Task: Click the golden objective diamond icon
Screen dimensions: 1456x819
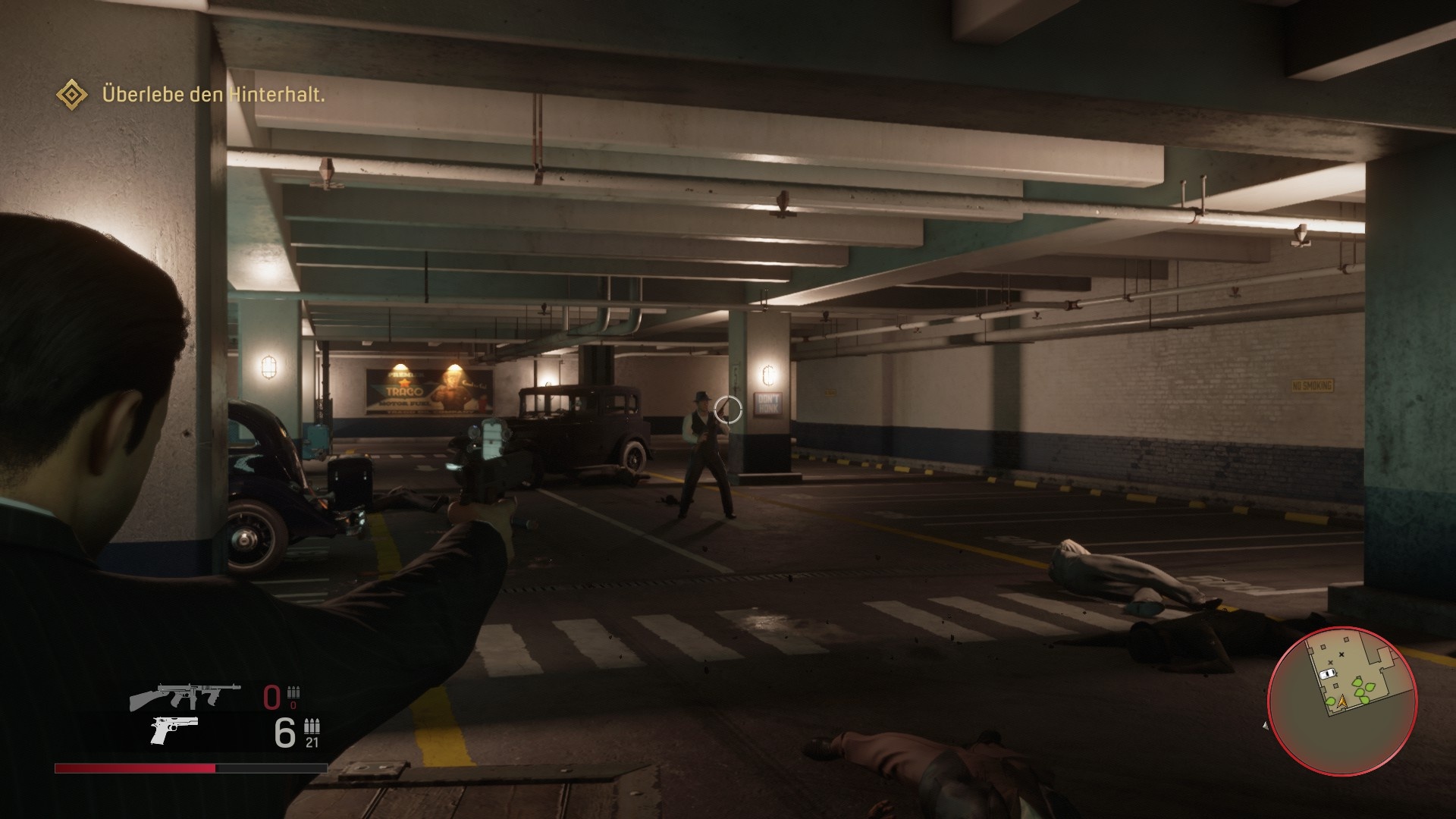Action: coord(72,96)
